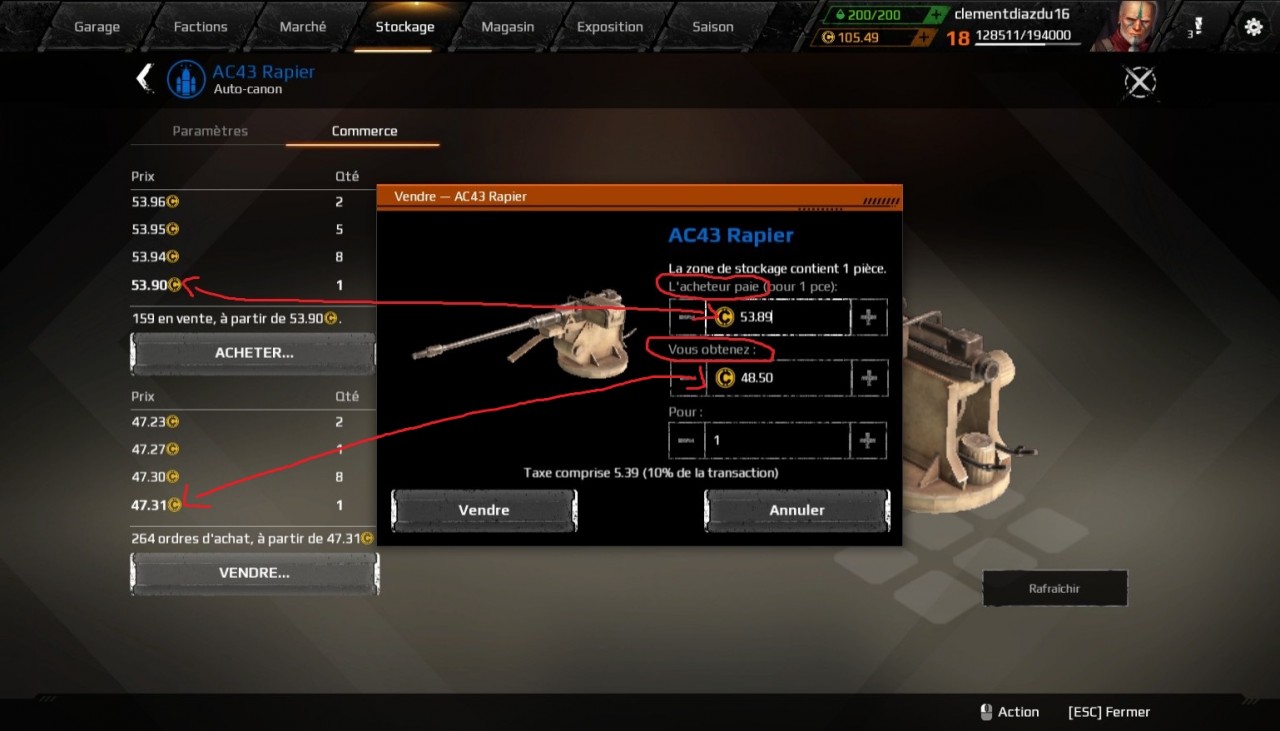Viewport: 1280px width, 731px height.
Task: Switch to the Paramètres tab
Action: 210,131
